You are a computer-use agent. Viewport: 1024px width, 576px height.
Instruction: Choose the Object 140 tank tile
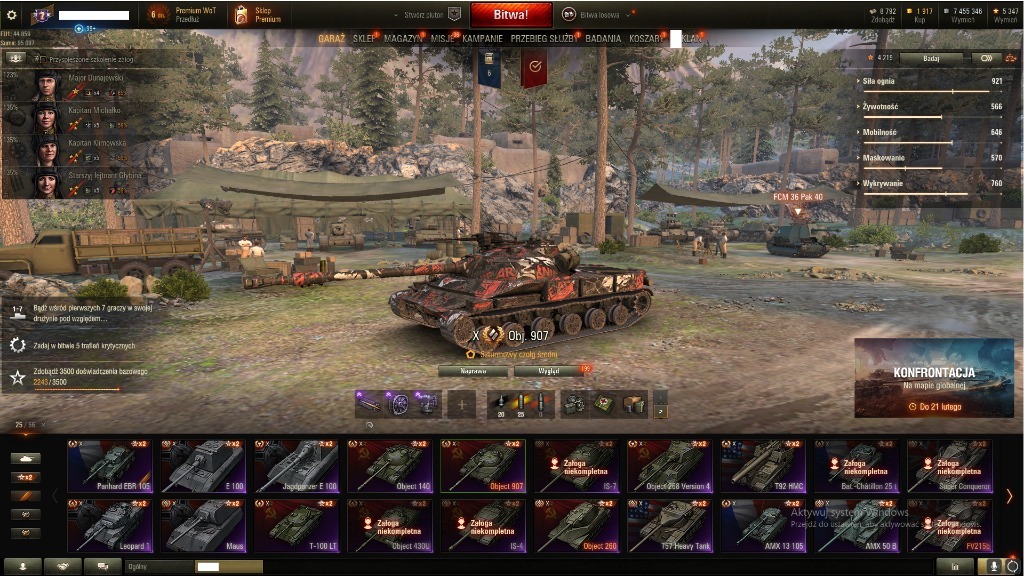tap(390, 466)
